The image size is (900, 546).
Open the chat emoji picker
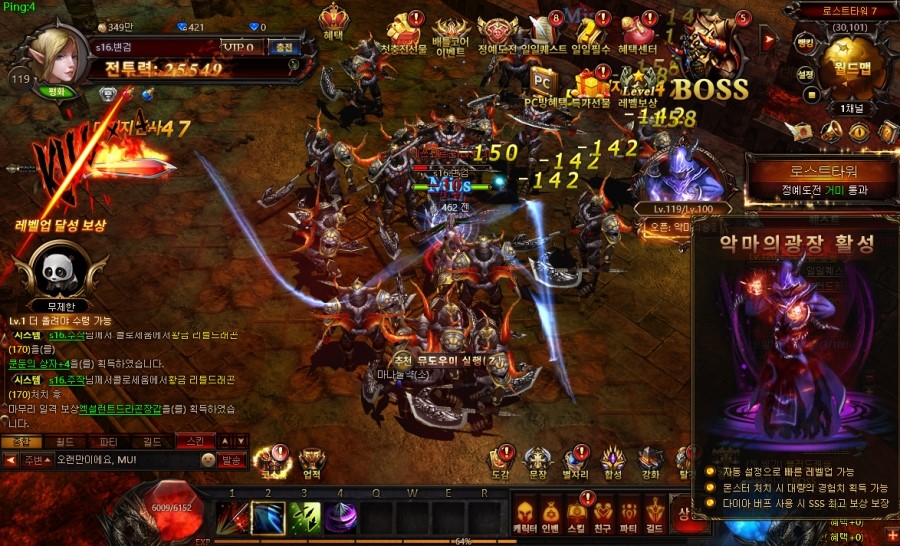click(208, 460)
